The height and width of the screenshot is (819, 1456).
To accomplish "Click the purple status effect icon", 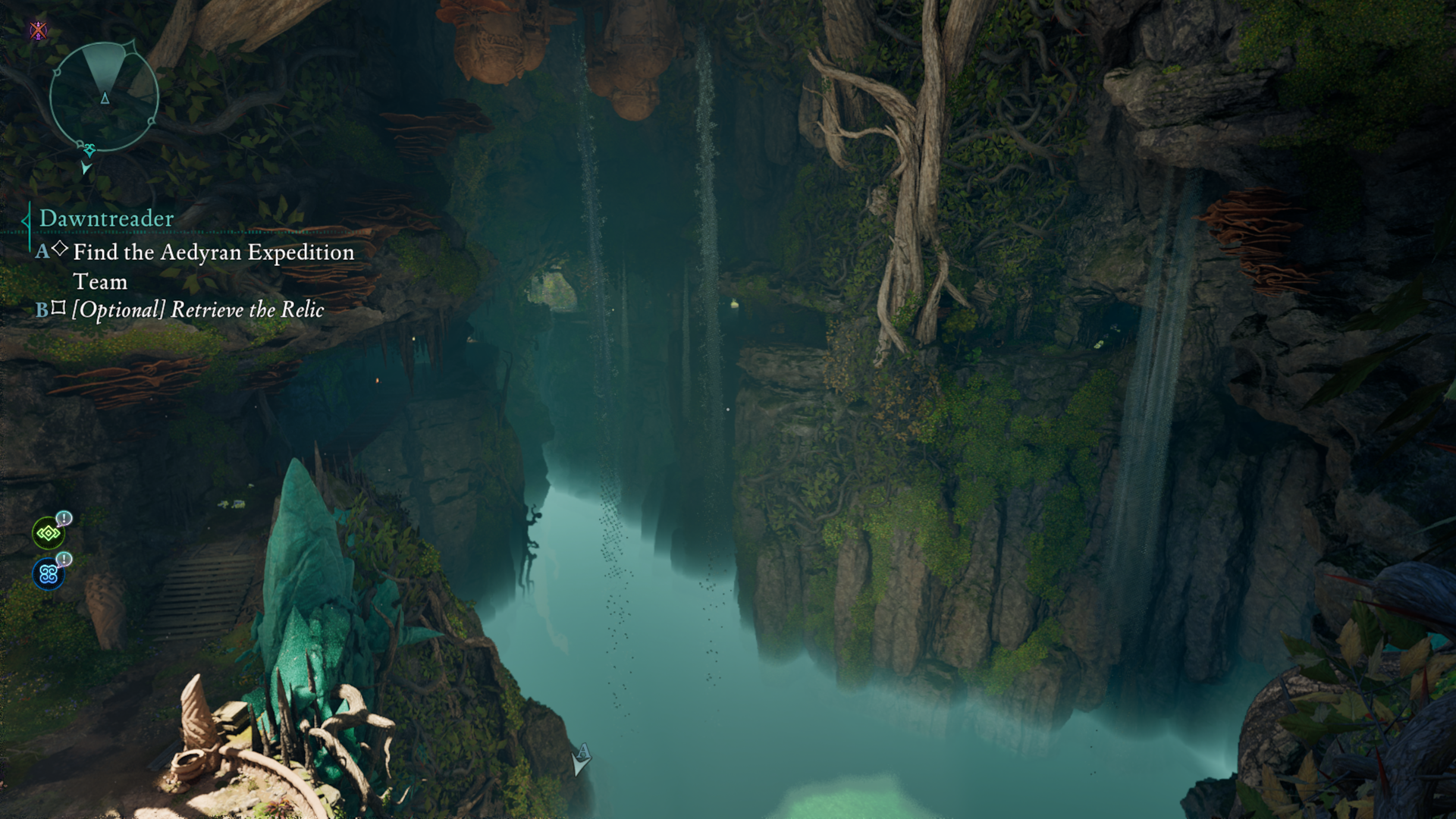I will pyautogui.click(x=38, y=30).
